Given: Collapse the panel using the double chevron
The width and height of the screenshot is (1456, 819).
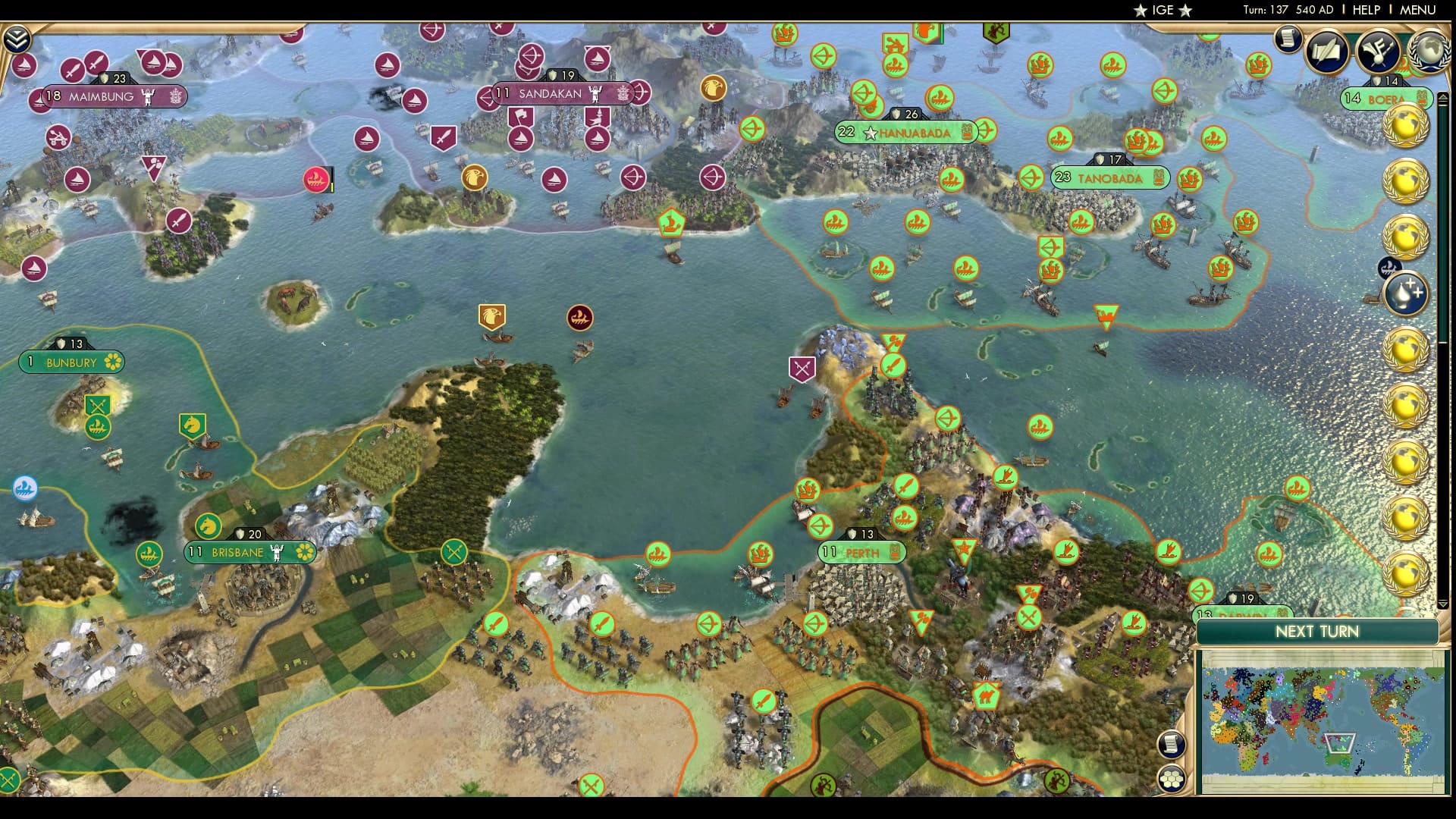Looking at the screenshot, I should pyautogui.click(x=17, y=38).
